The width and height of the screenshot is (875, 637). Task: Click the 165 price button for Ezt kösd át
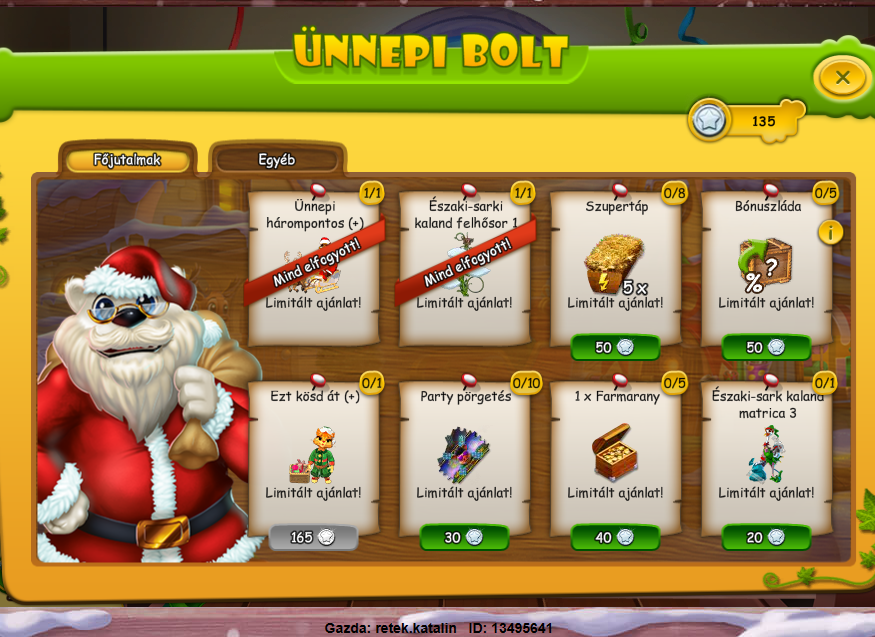314,537
